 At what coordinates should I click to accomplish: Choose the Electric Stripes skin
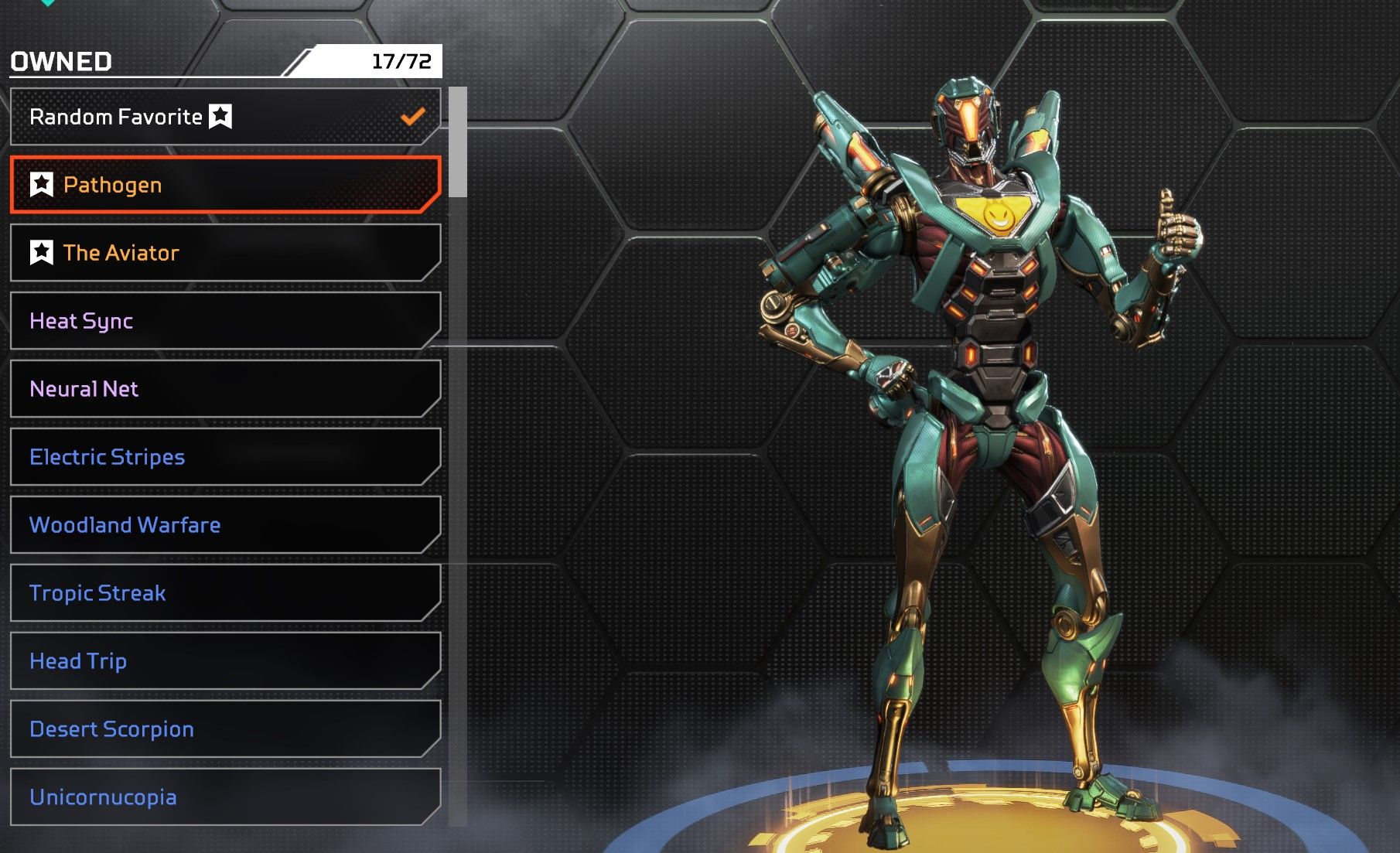(224, 457)
